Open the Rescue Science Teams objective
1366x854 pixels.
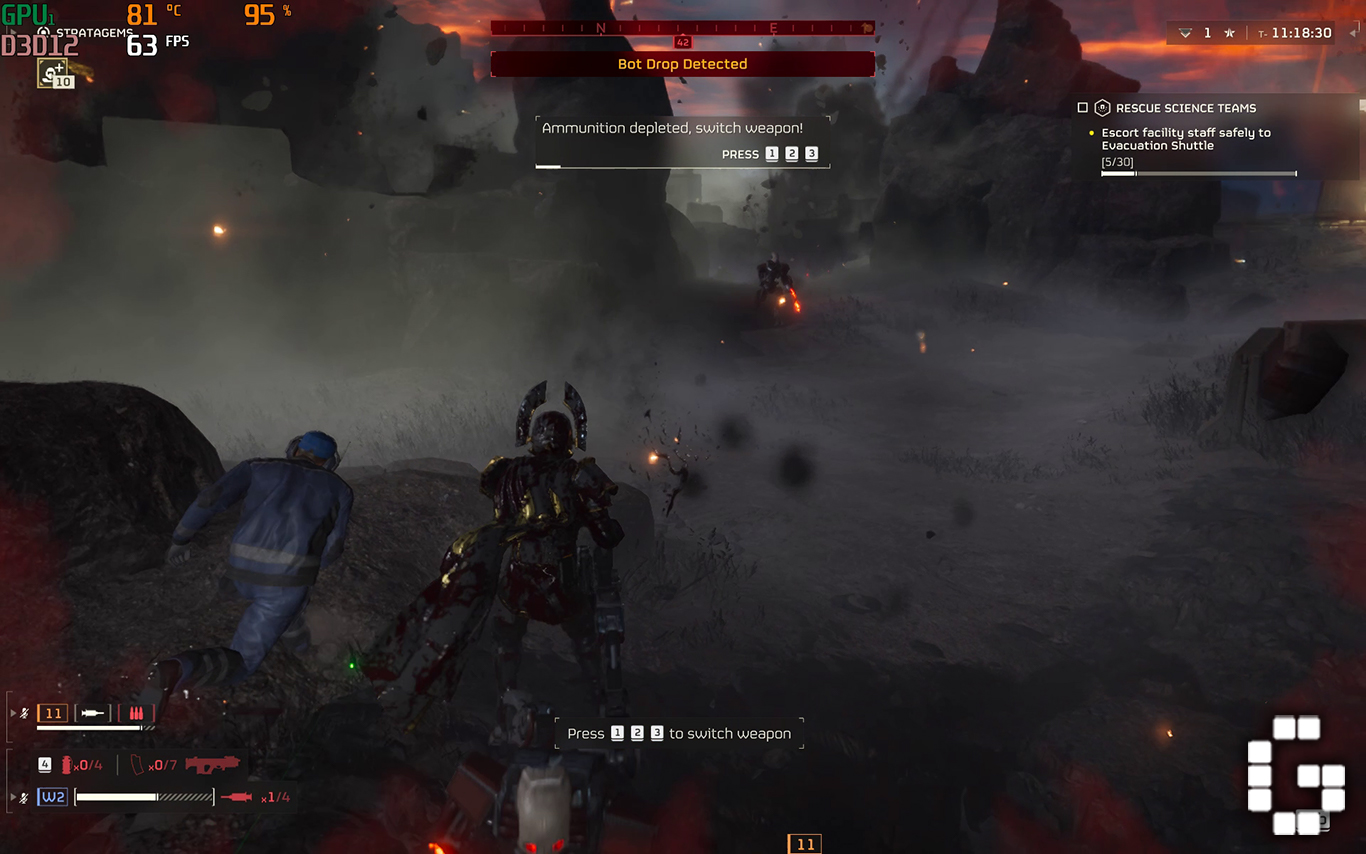(1185, 108)
